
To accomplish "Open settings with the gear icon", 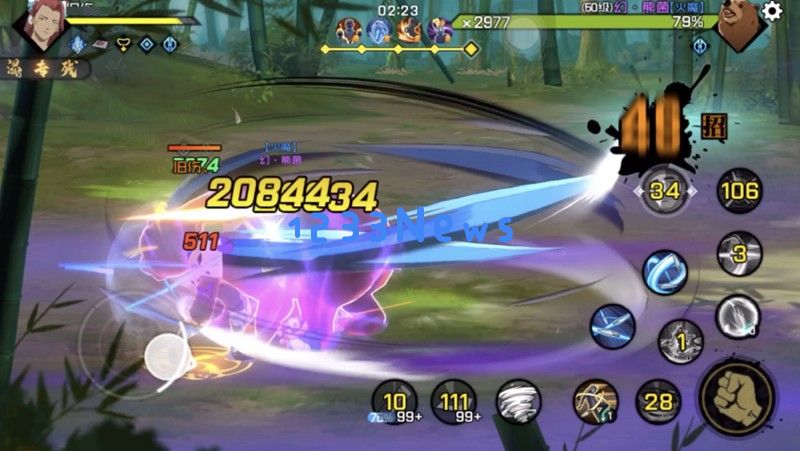I will point(772,11).
